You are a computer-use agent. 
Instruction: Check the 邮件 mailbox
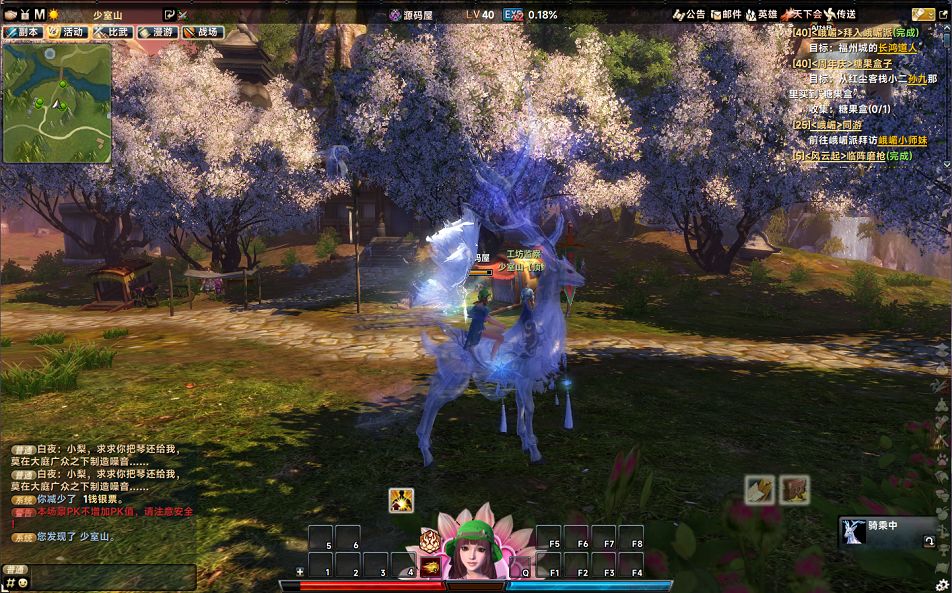[725, 14]
